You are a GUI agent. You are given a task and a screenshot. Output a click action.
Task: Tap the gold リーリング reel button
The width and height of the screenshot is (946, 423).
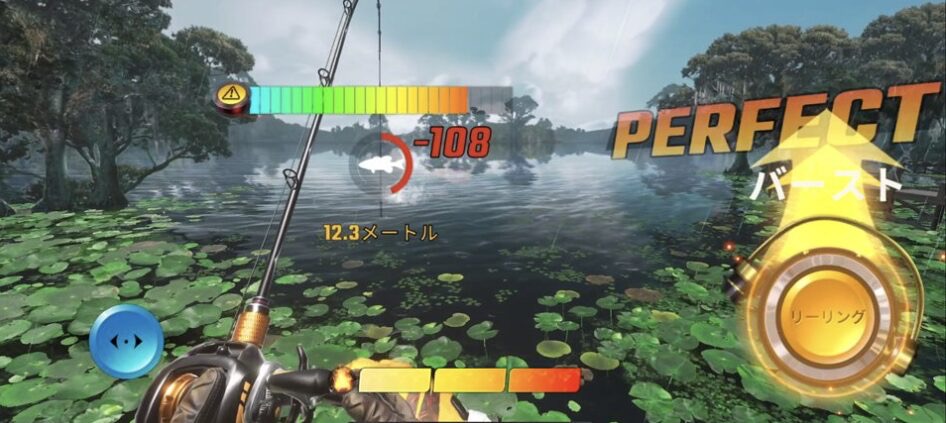[x=829, y=315]
